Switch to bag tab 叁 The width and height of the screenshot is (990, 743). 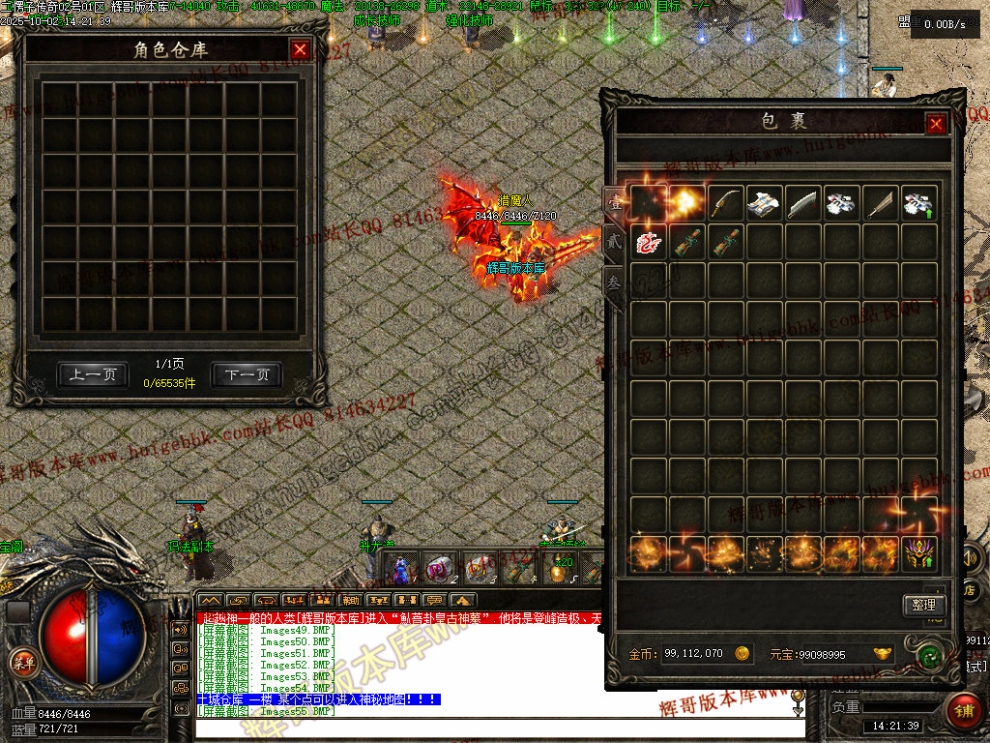click(615, 282)
